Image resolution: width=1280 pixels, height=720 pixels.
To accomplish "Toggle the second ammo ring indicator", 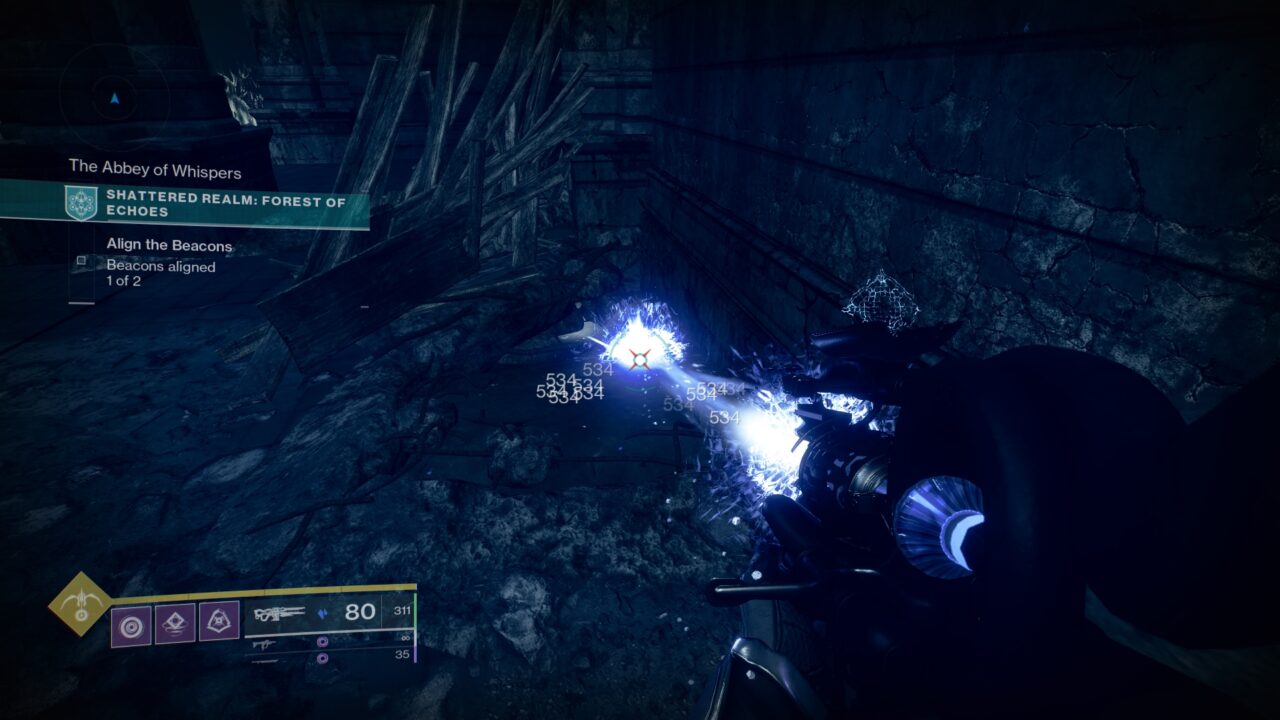I will 323,658.
